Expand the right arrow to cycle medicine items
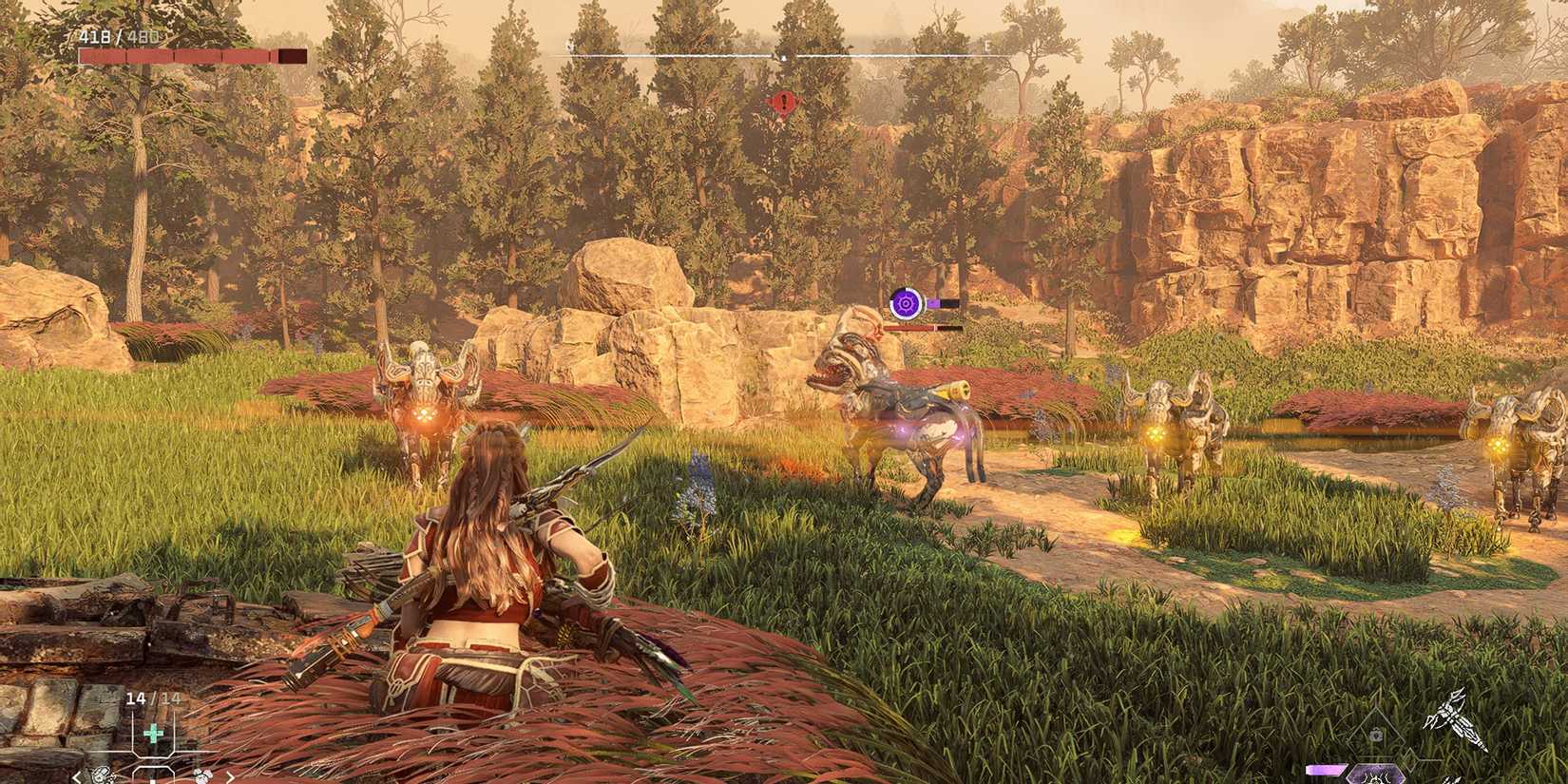This screenshot has height=784, width=1568. click(x=232, y=777)
